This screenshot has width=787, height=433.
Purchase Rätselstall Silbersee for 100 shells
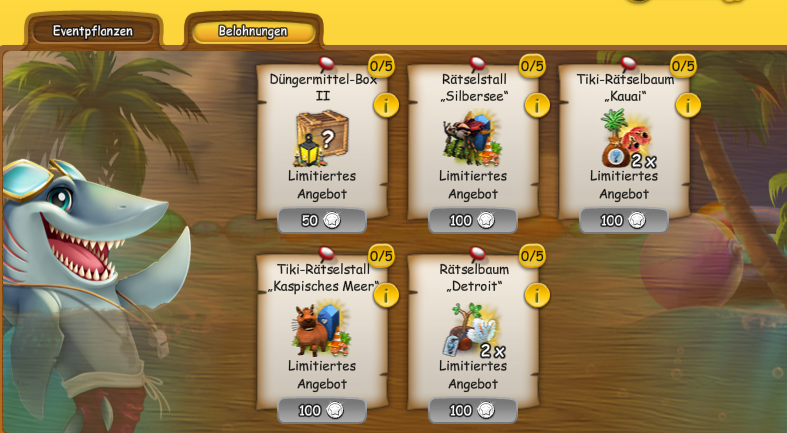473,220
